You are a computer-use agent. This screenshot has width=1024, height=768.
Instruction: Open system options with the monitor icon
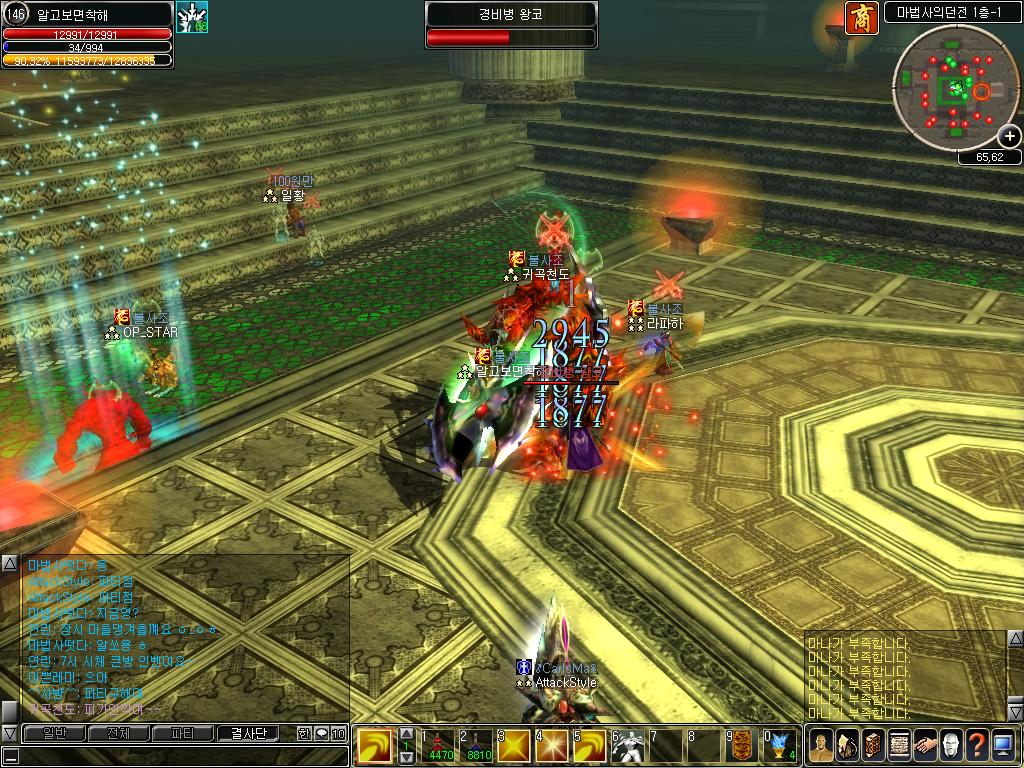[1002, 745]
